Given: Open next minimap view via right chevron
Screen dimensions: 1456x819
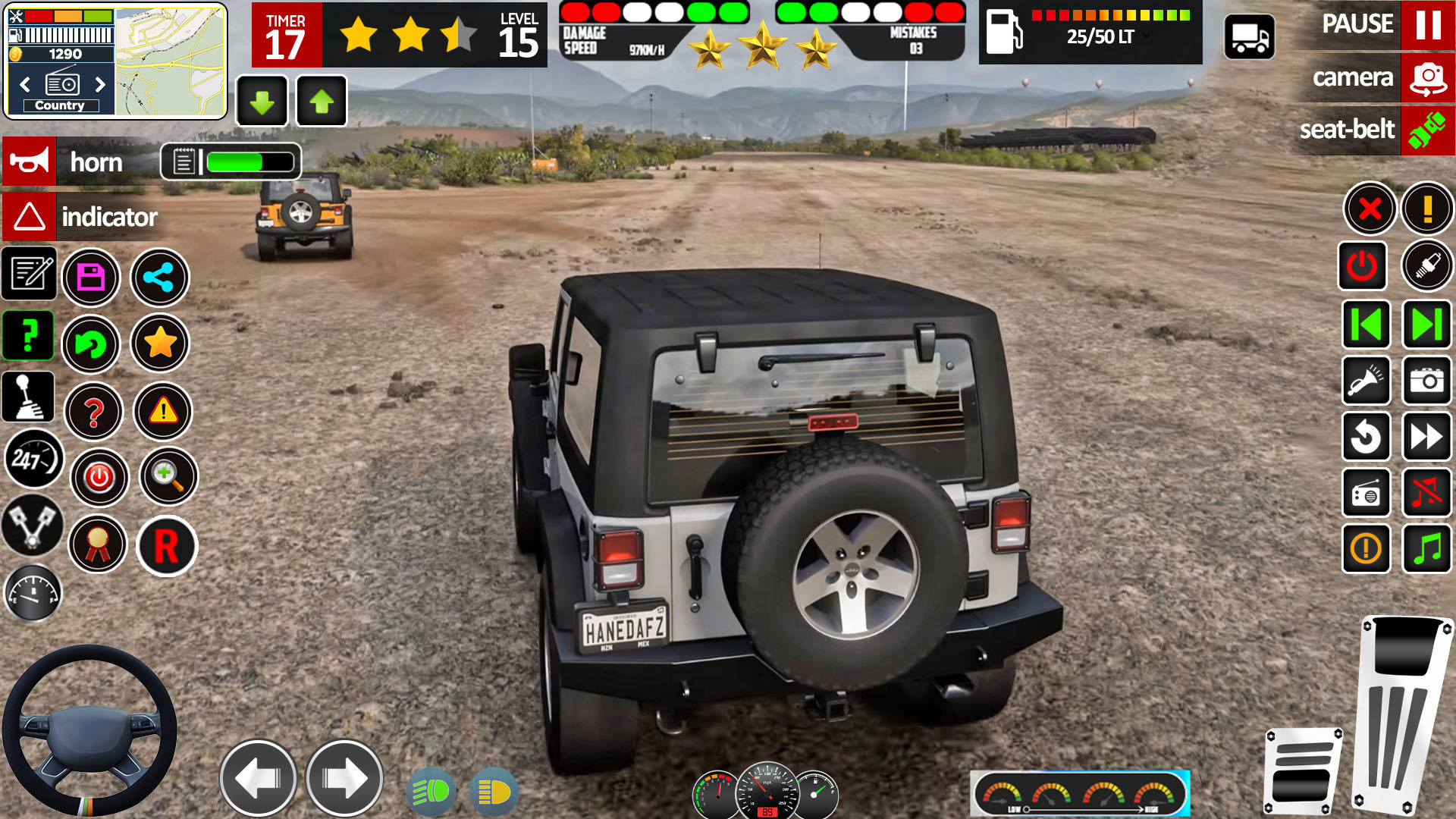Looking at the screenshot, I should pyautogui.click(x=99, y=85).
